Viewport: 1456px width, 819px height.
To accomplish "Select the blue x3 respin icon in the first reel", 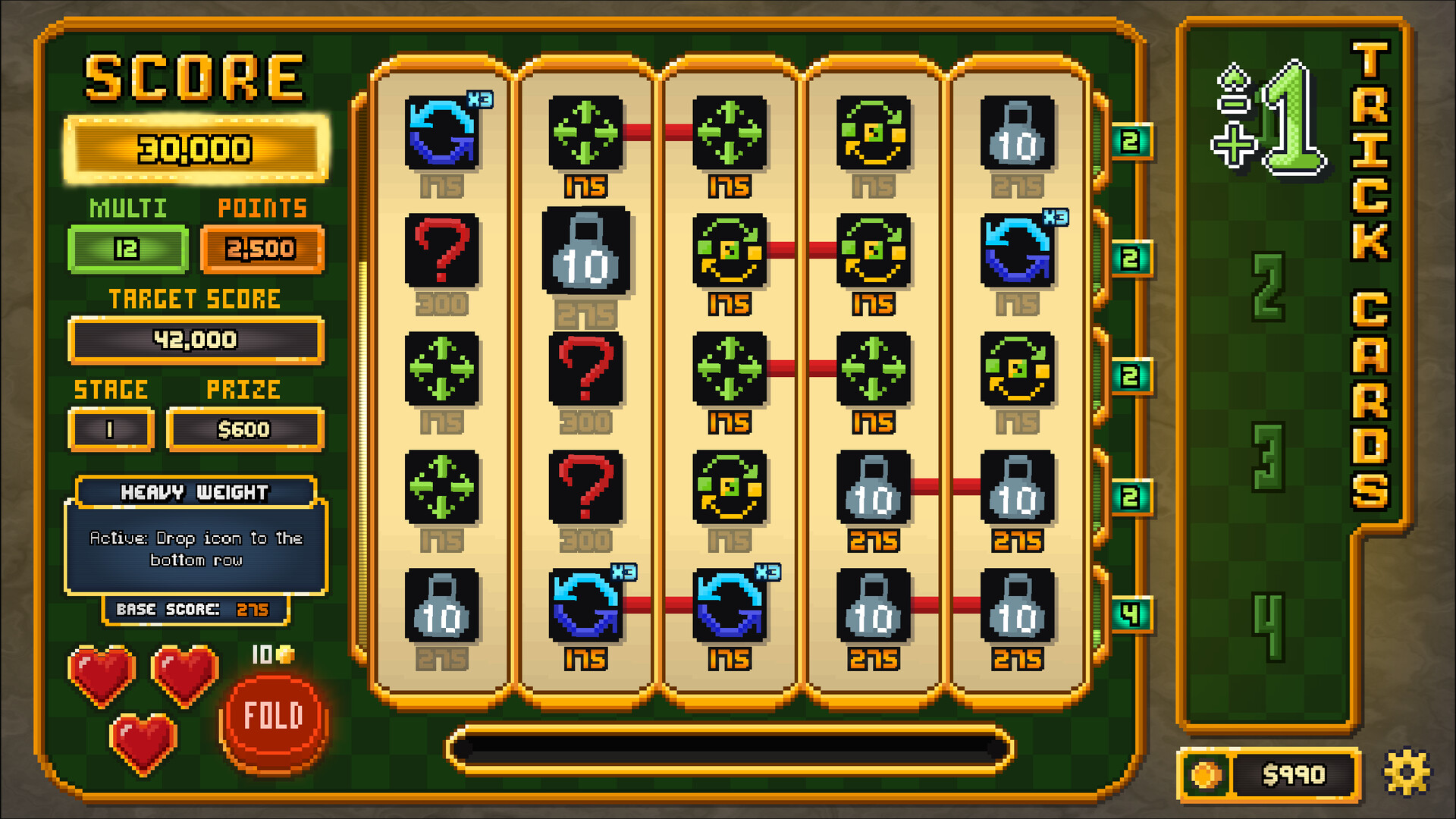I will pyautogui.click(x=443, y=132).
